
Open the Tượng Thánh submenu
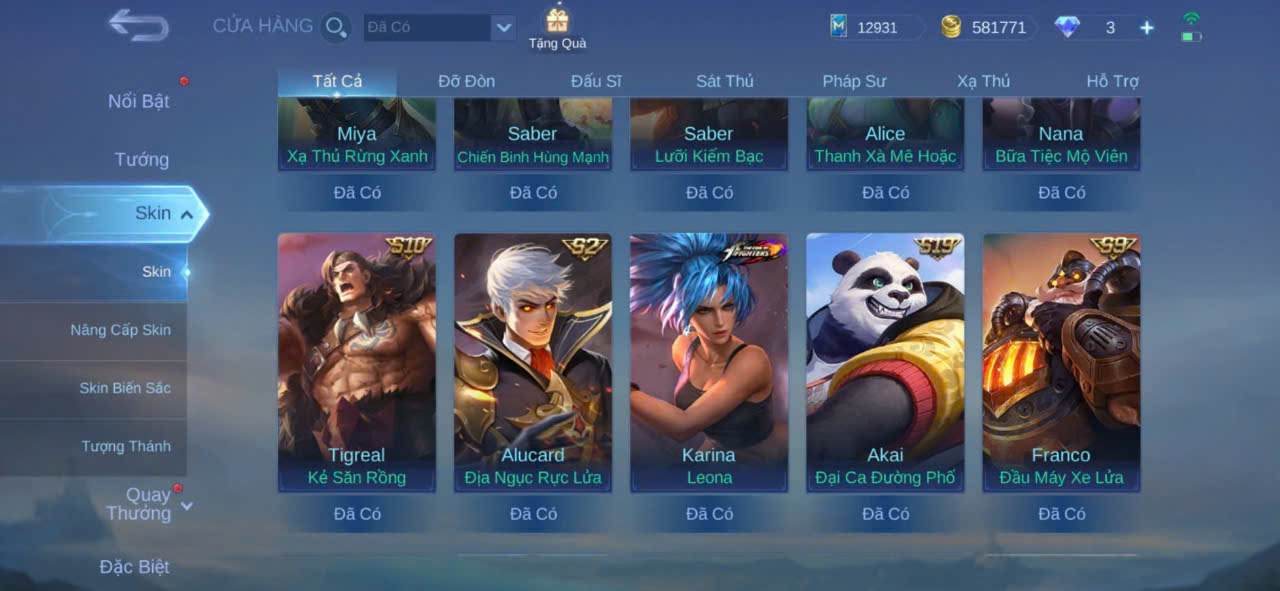pyautogui.click(x=126, y=446)
